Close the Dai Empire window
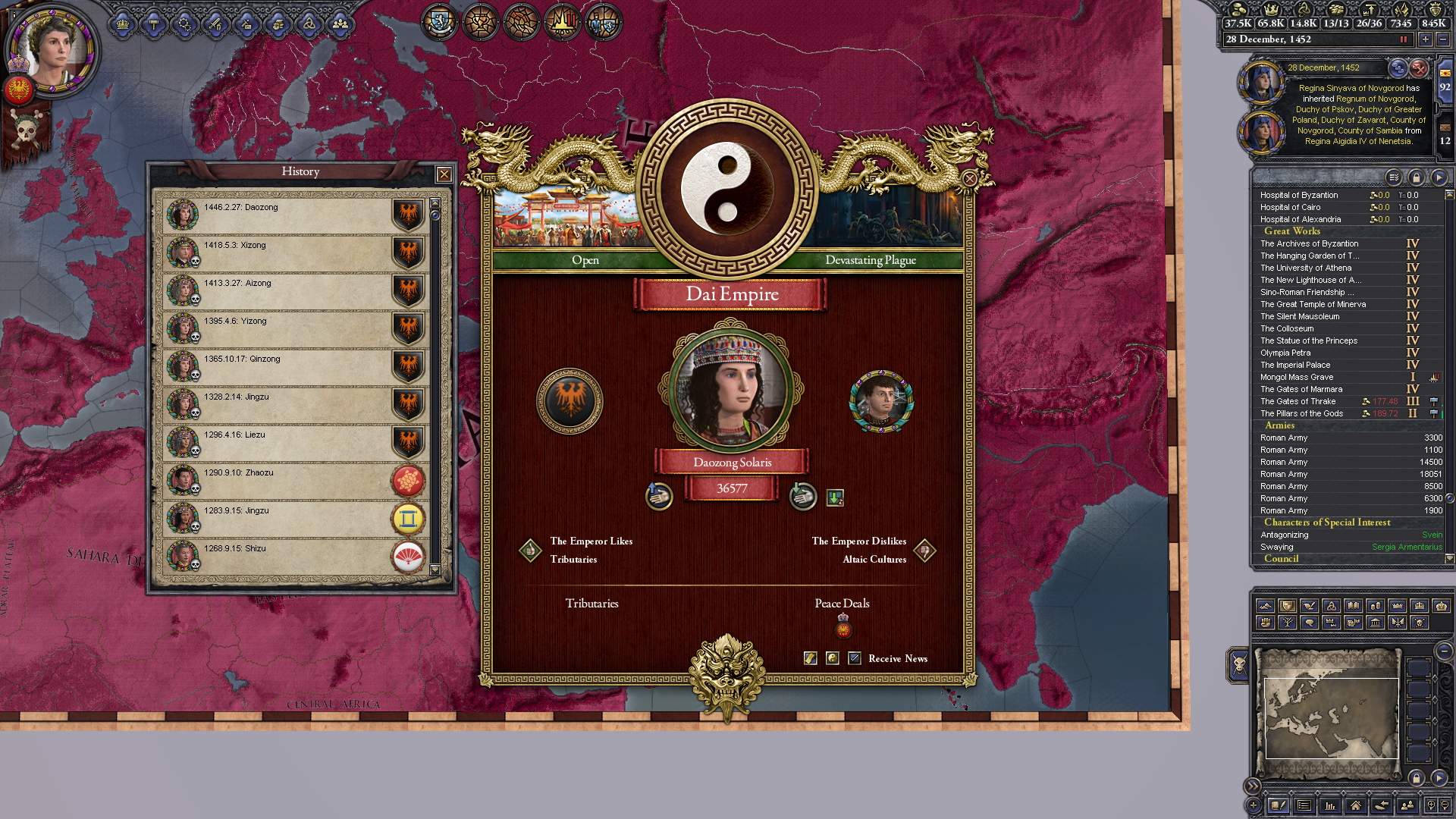The image size is (1456, 819). pos(969,179)
